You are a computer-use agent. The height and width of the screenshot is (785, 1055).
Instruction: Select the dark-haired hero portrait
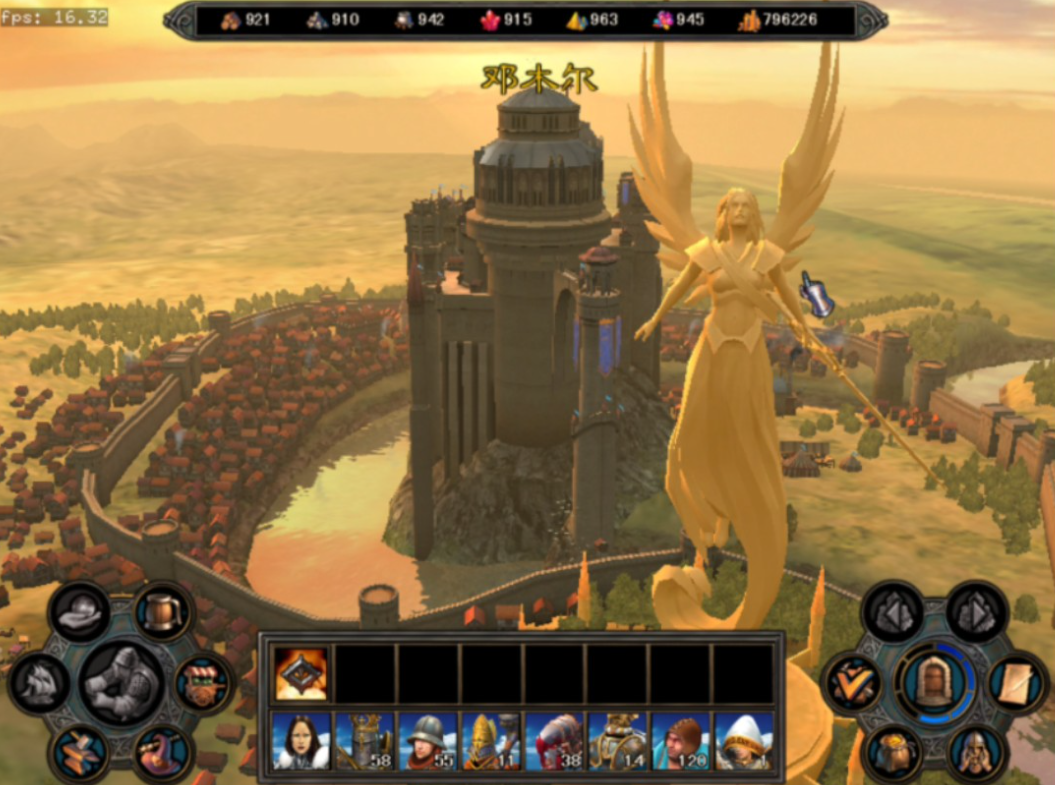tap(301, 741)
